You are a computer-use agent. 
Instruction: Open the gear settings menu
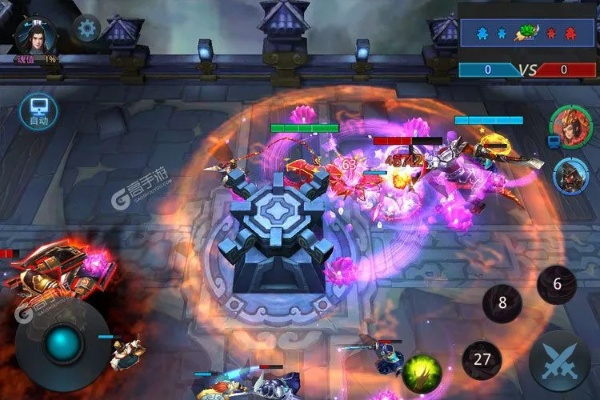coord(86,28)
